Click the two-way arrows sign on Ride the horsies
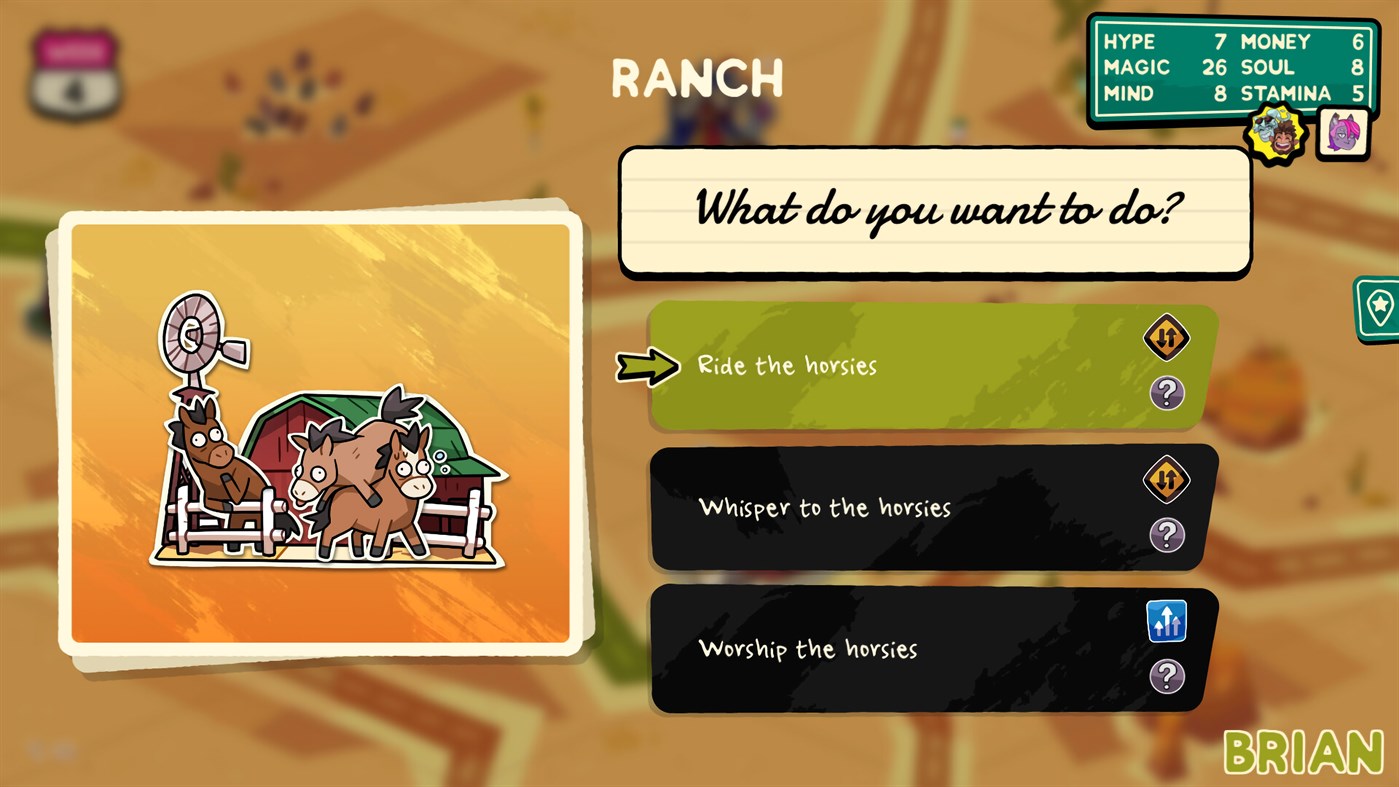Image resolution: width=1399 pixels, height=787 pixels. point(1168,337)
